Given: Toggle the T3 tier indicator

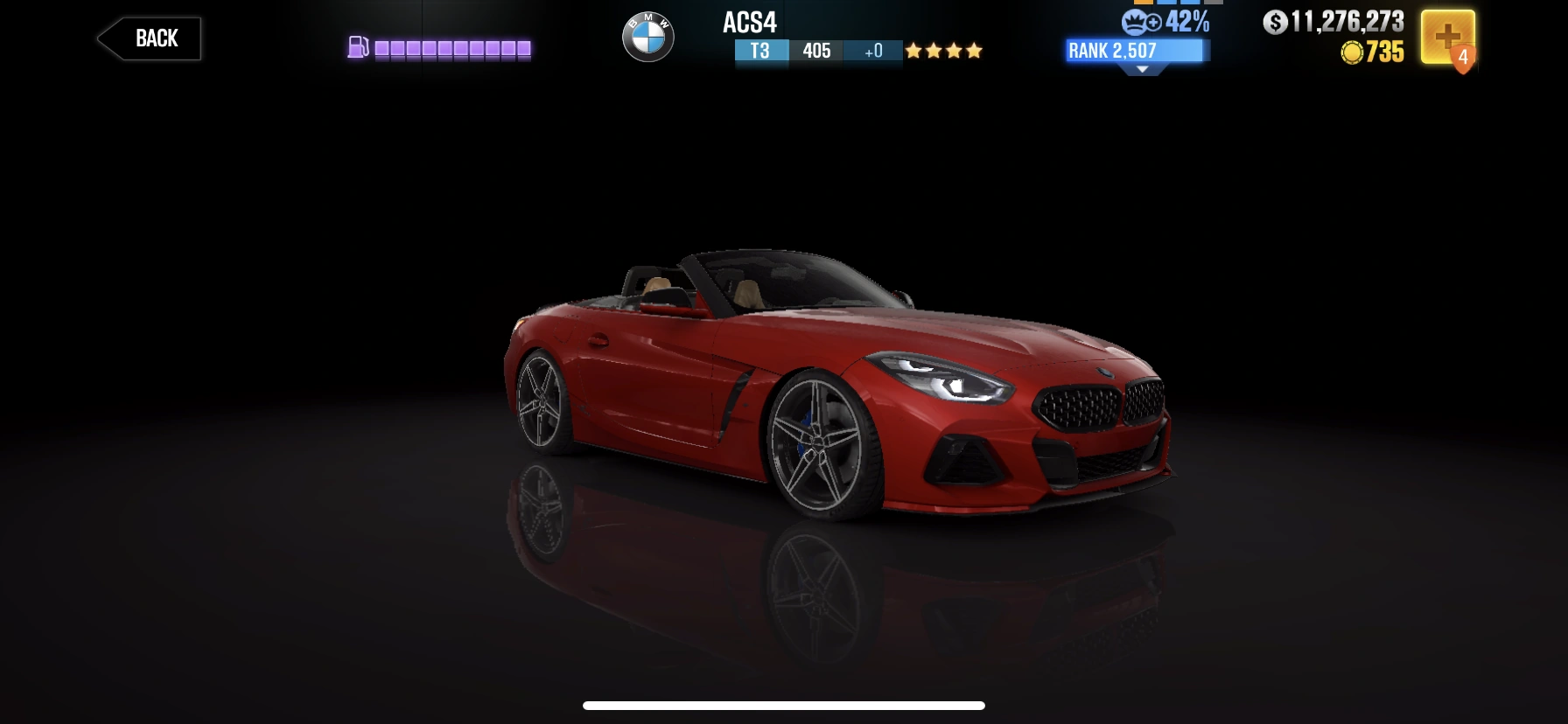Looking at the screenshot, I should pos(760,52).
